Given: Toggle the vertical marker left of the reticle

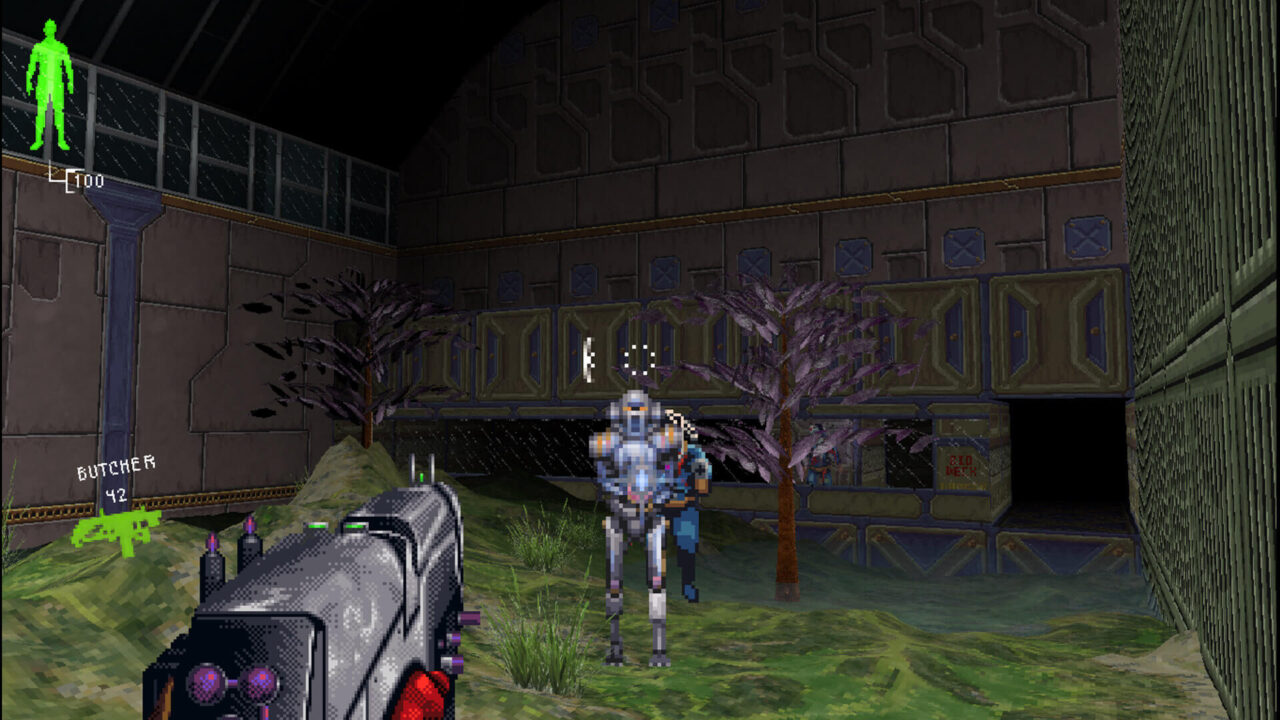Looking at the screenshot, I should point(588,358).
